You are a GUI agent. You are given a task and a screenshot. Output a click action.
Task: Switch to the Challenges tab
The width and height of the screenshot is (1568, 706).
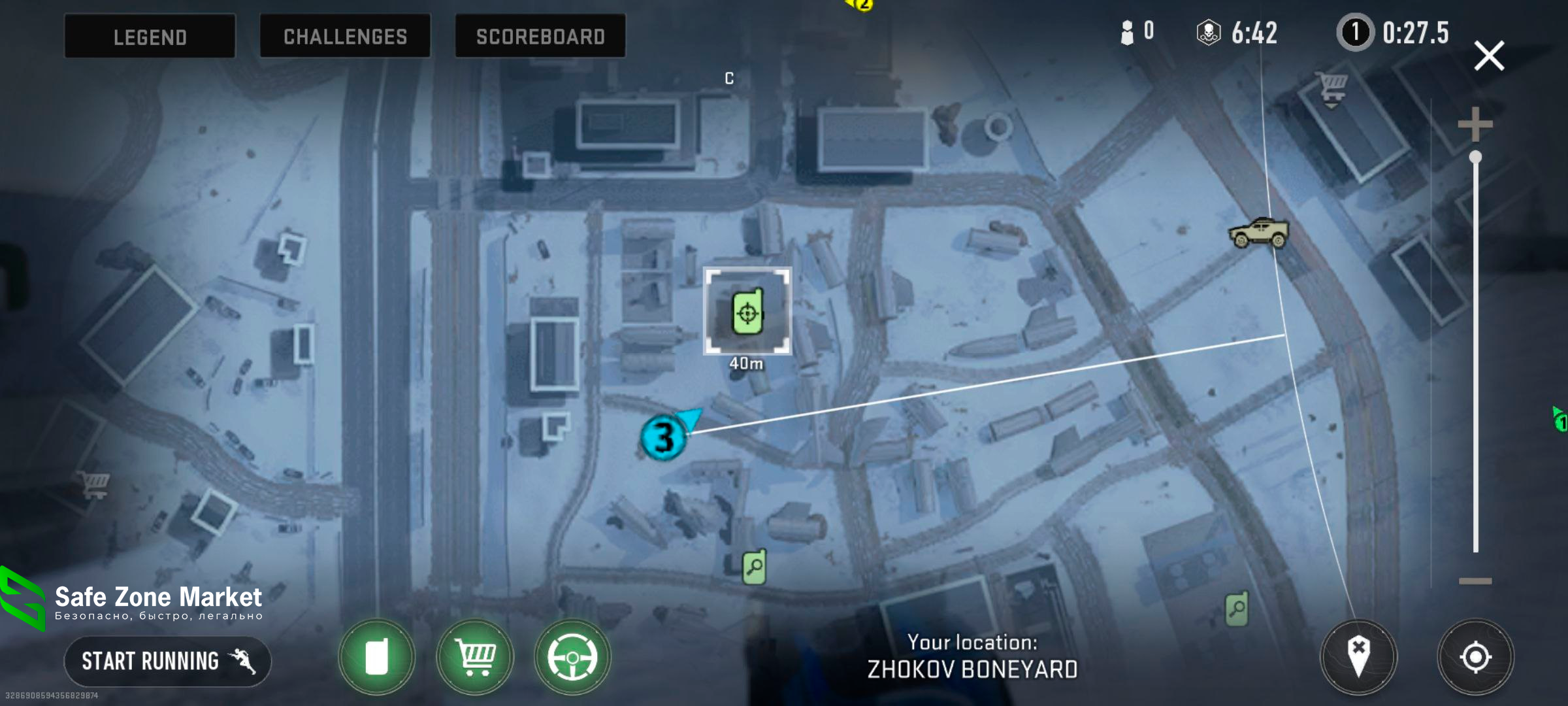pyautogui.click(x=345, y=37)
